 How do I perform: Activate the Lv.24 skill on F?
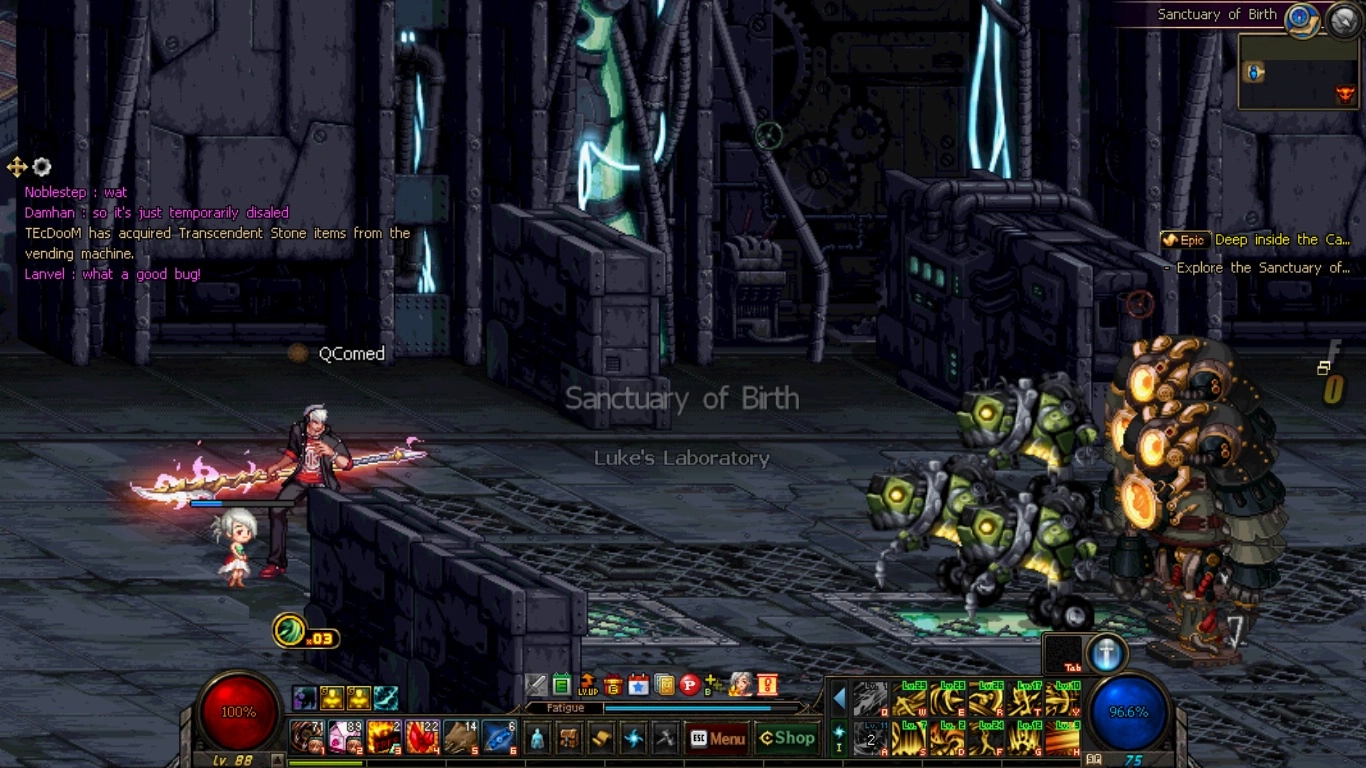point(987,739)
